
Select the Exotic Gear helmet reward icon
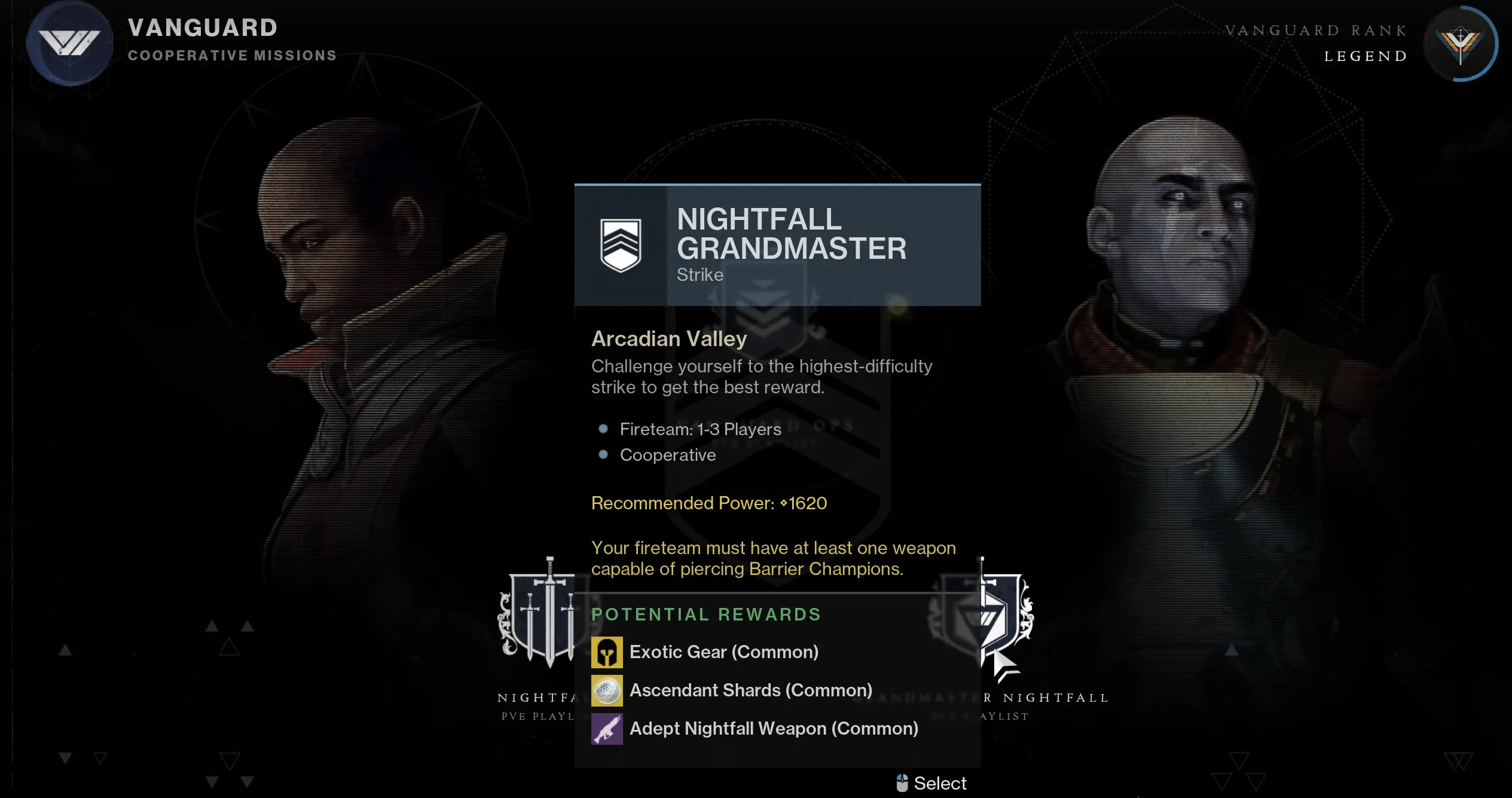pyautogui.click(x=607, y=652)
